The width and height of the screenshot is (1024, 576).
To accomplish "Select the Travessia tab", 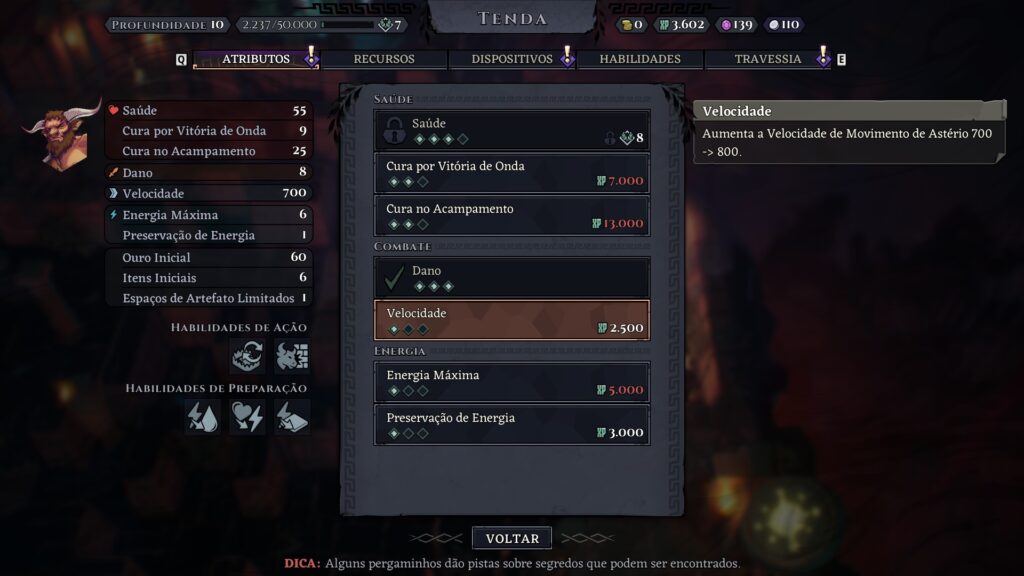I will point(767,59).
